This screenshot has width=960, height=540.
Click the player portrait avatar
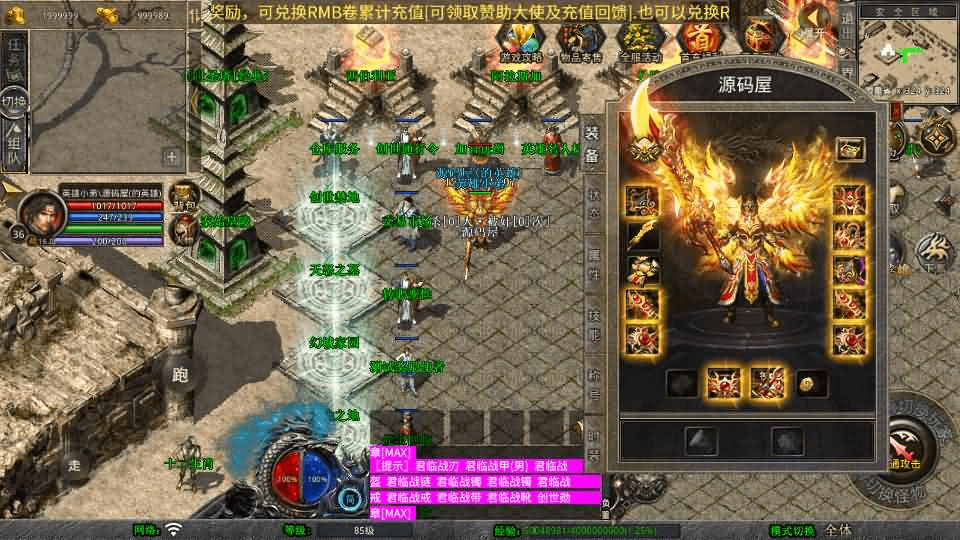40,209
